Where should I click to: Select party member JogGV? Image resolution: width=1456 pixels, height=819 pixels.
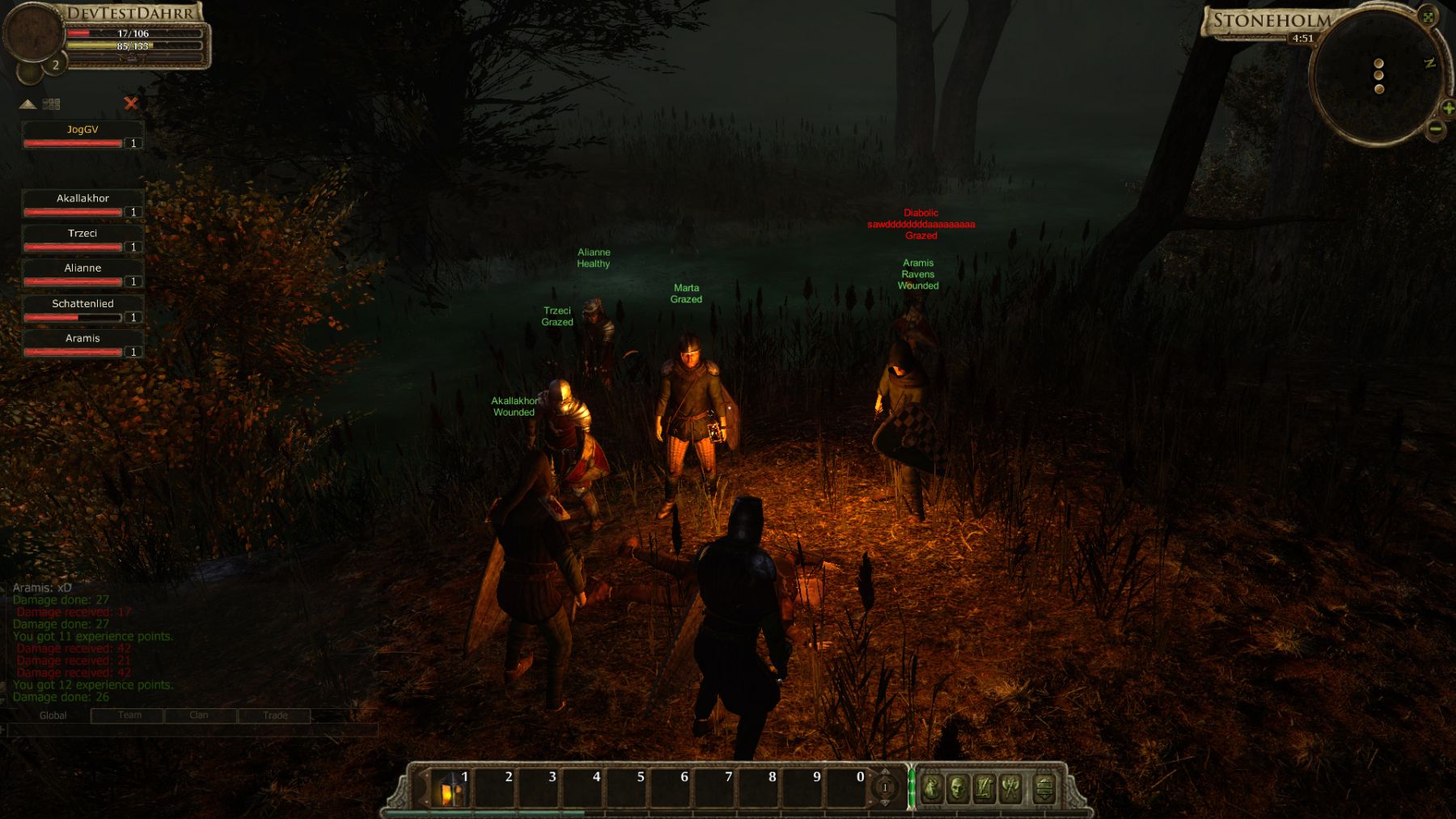click(x=83, y=136)
